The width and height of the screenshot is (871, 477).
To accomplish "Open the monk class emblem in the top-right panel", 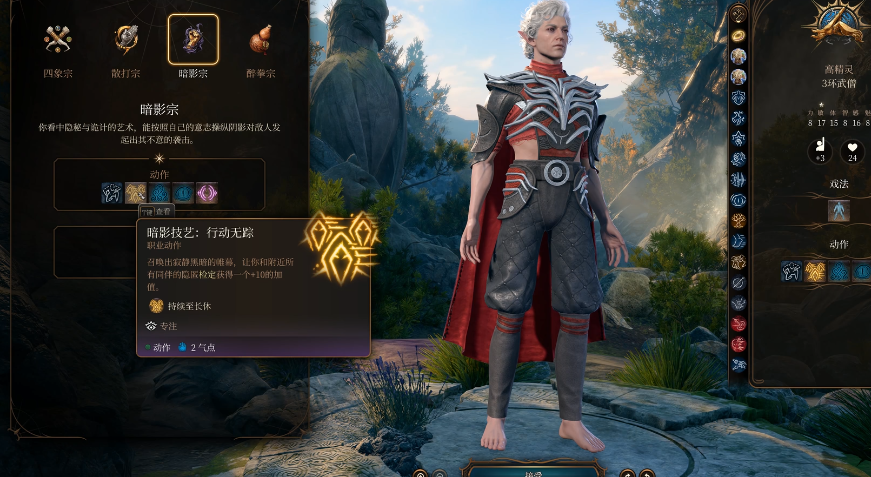I will [839, 22].
